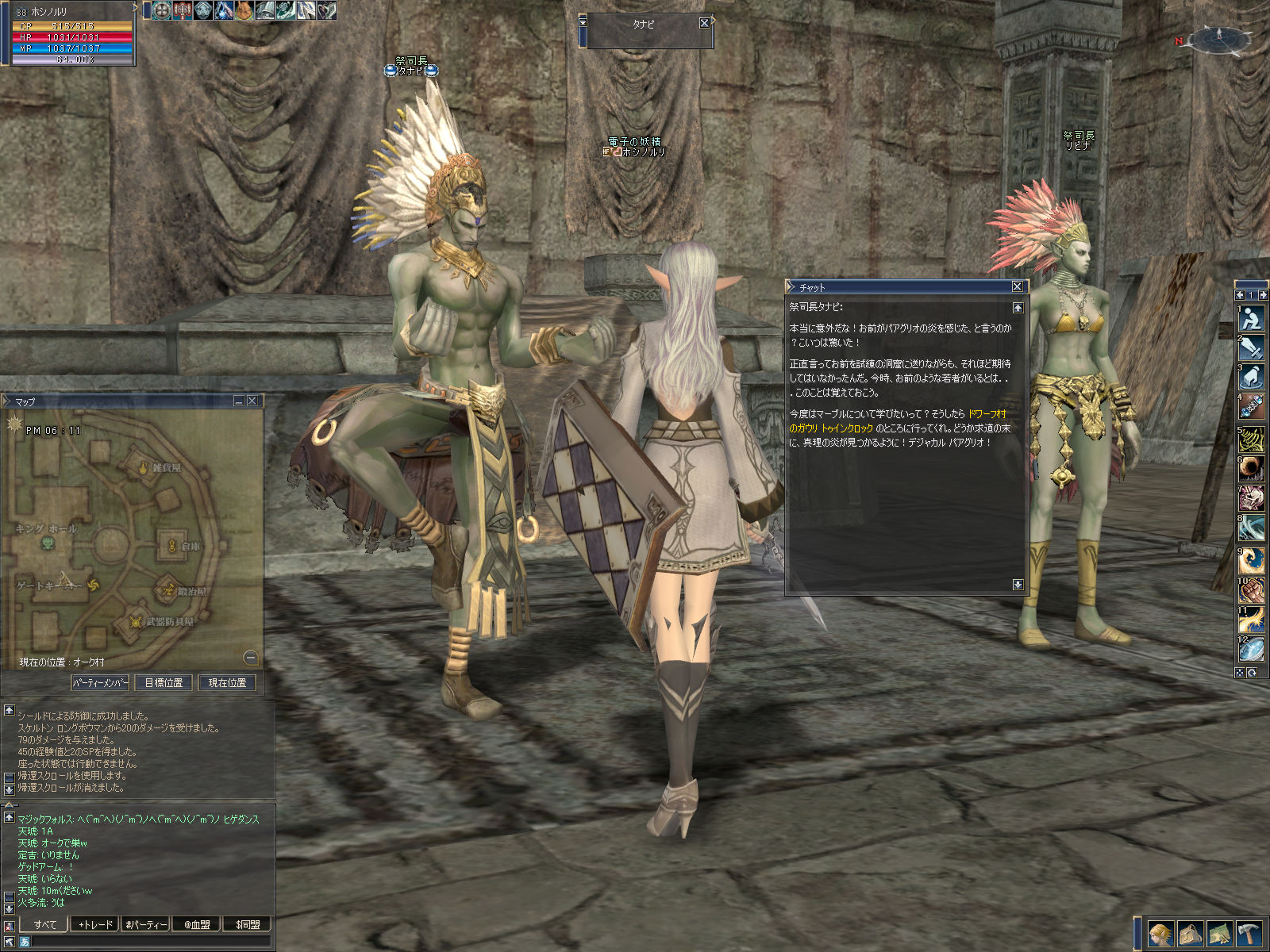Activate the sword attack action in slot 2
Screen dimensions: 1270x952
pos(1252,347)
